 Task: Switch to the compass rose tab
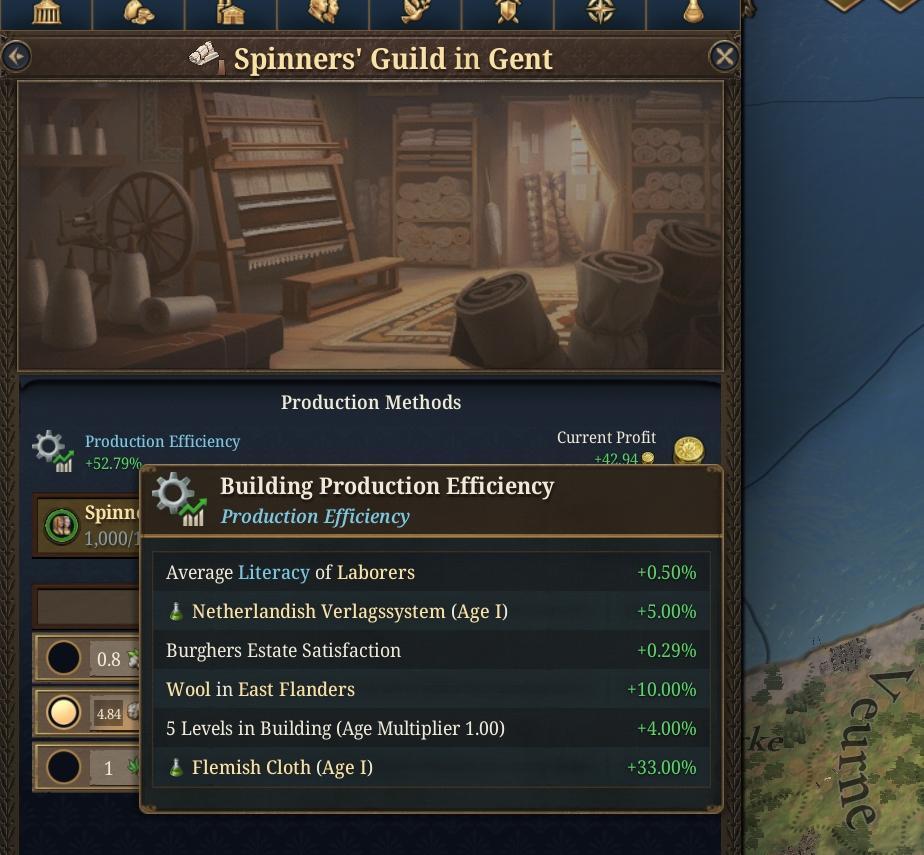click(x=600, y=12)
